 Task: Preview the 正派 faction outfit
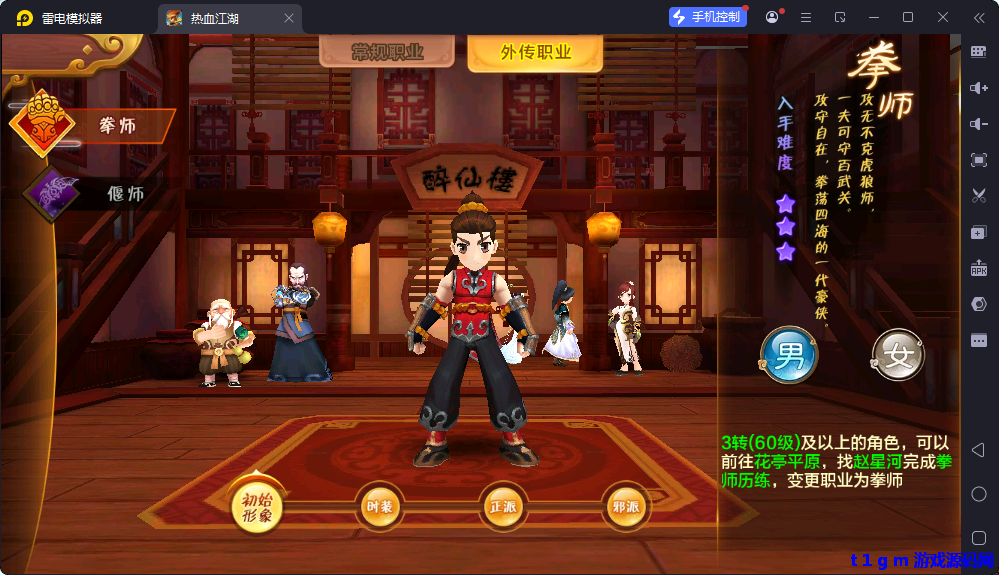click(502, 507)
